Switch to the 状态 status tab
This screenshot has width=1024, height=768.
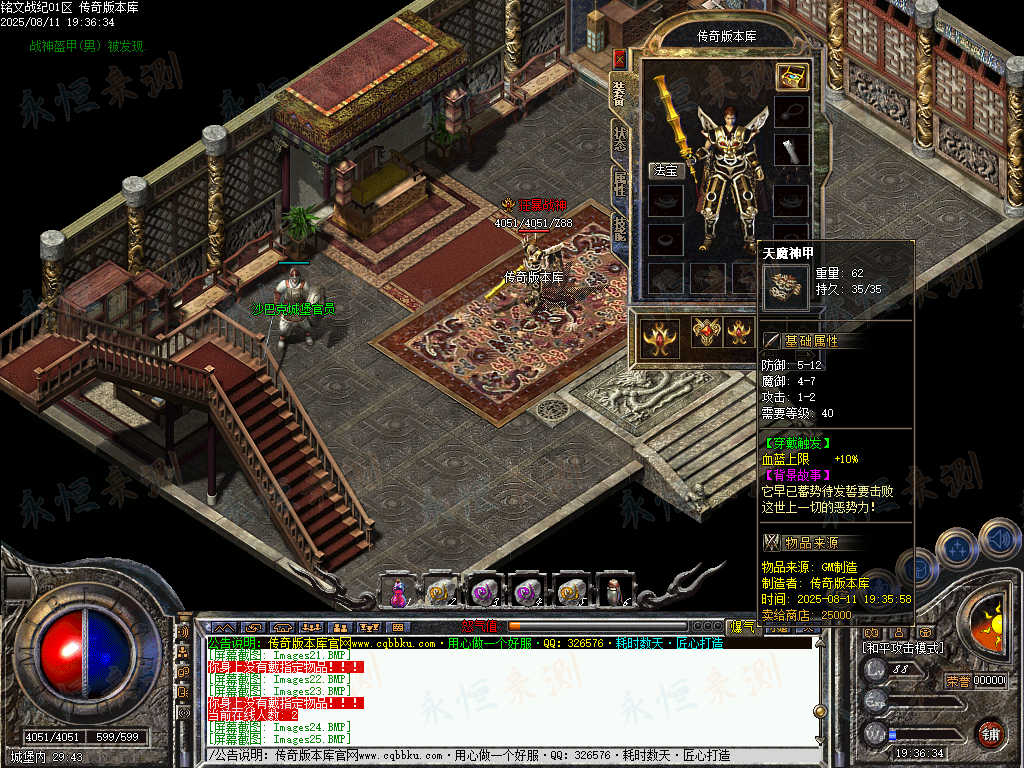tap(620, 138)
